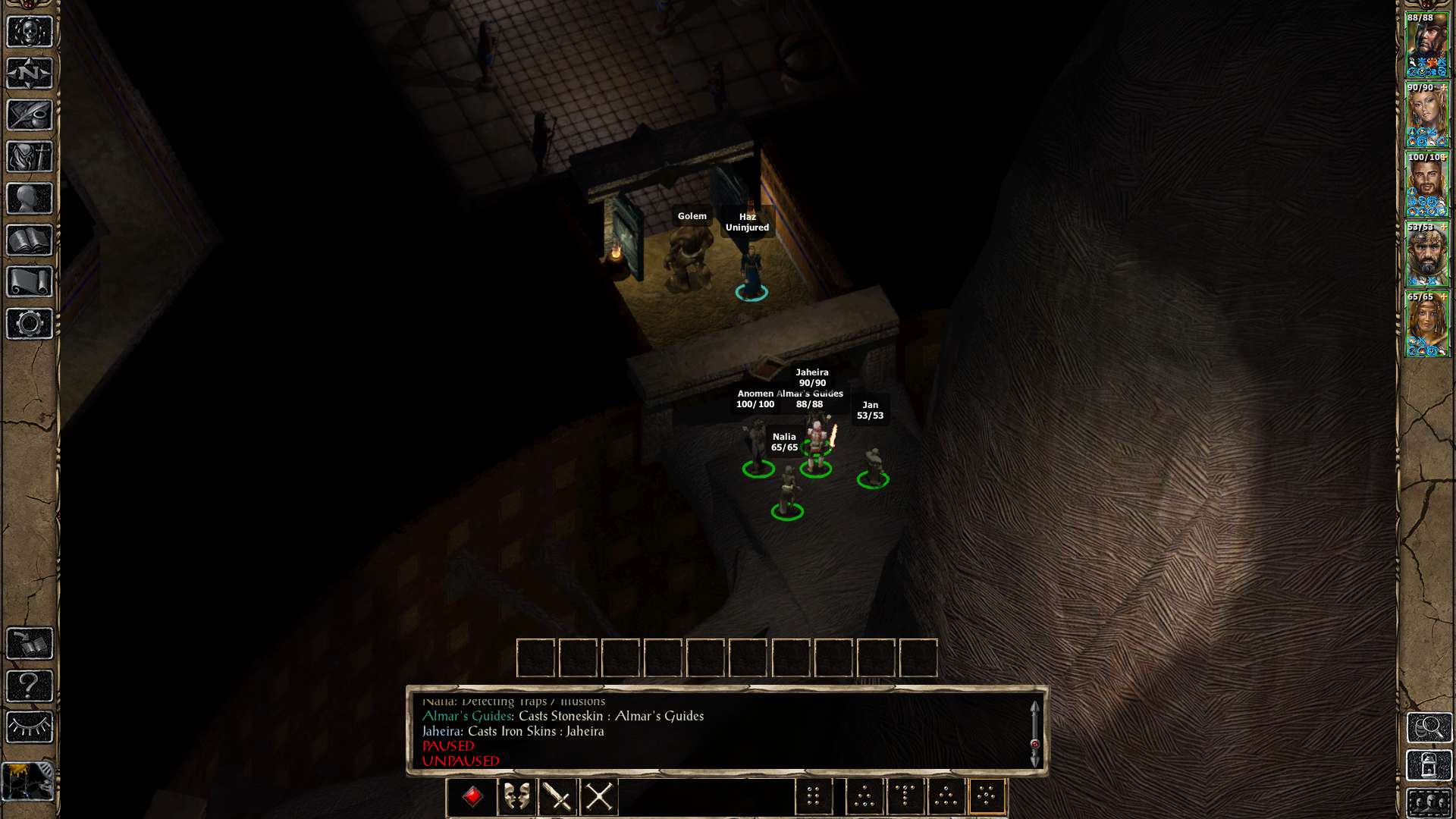Image resolution: width=1456 pixels, height=819 pixels.
Task: Open the inventory screen with the armor icon
Action: (x=30, y=157)
